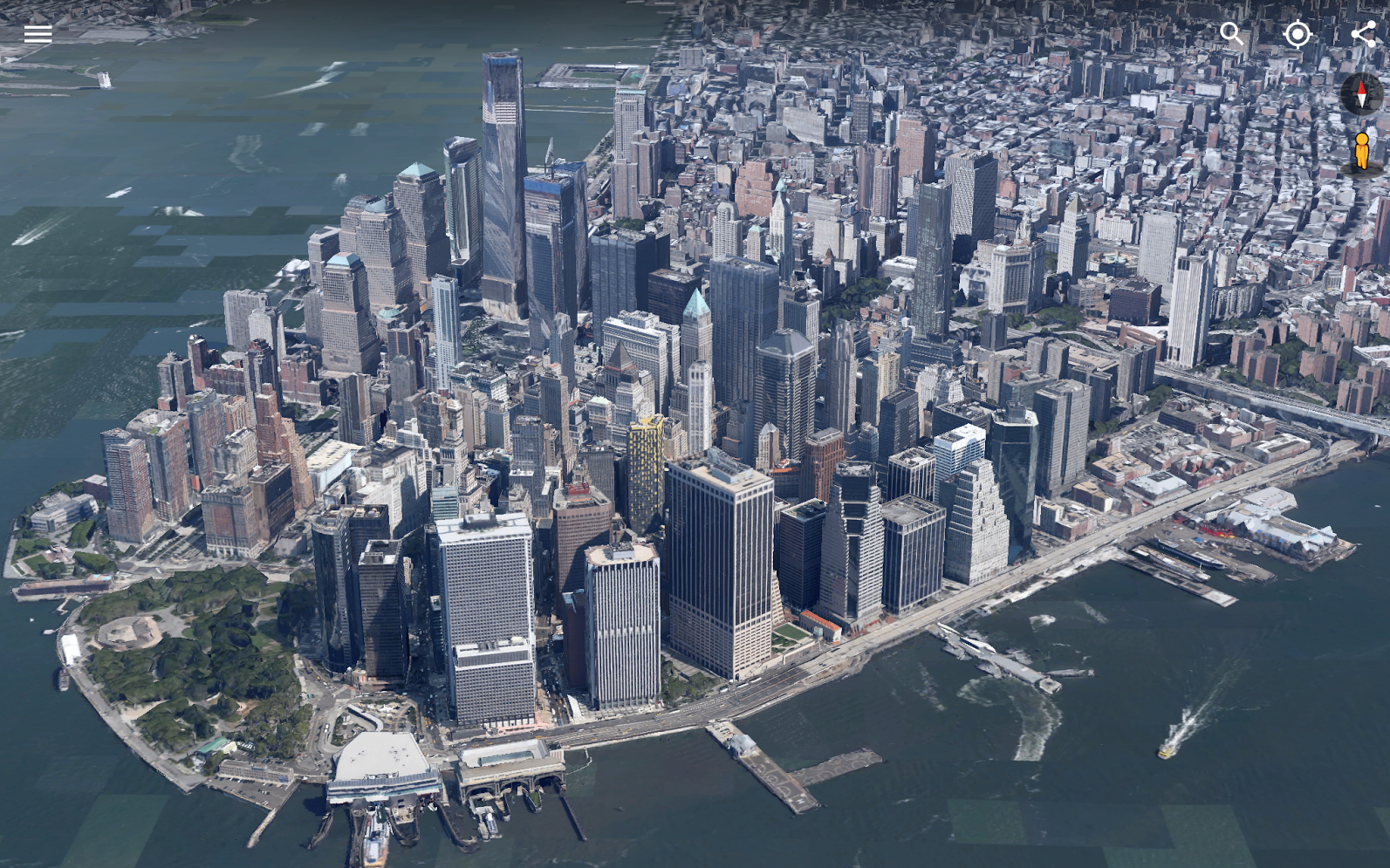Center on my location
Viewport: 1390px width, 868px height.
[1298, 34]
